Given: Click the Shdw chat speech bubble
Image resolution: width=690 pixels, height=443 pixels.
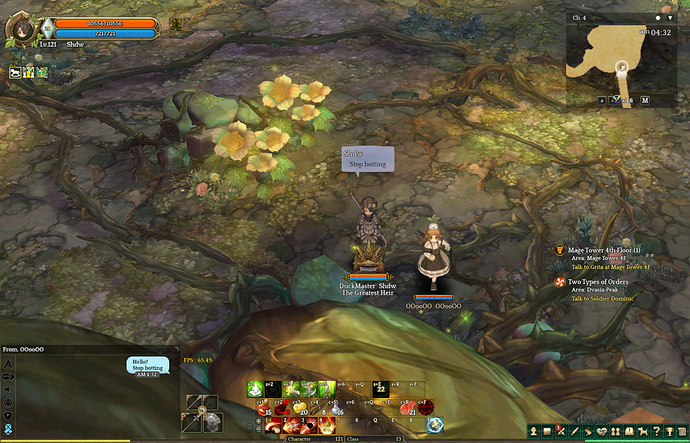Looking at the screenshot, I should (x=367, y=160).
